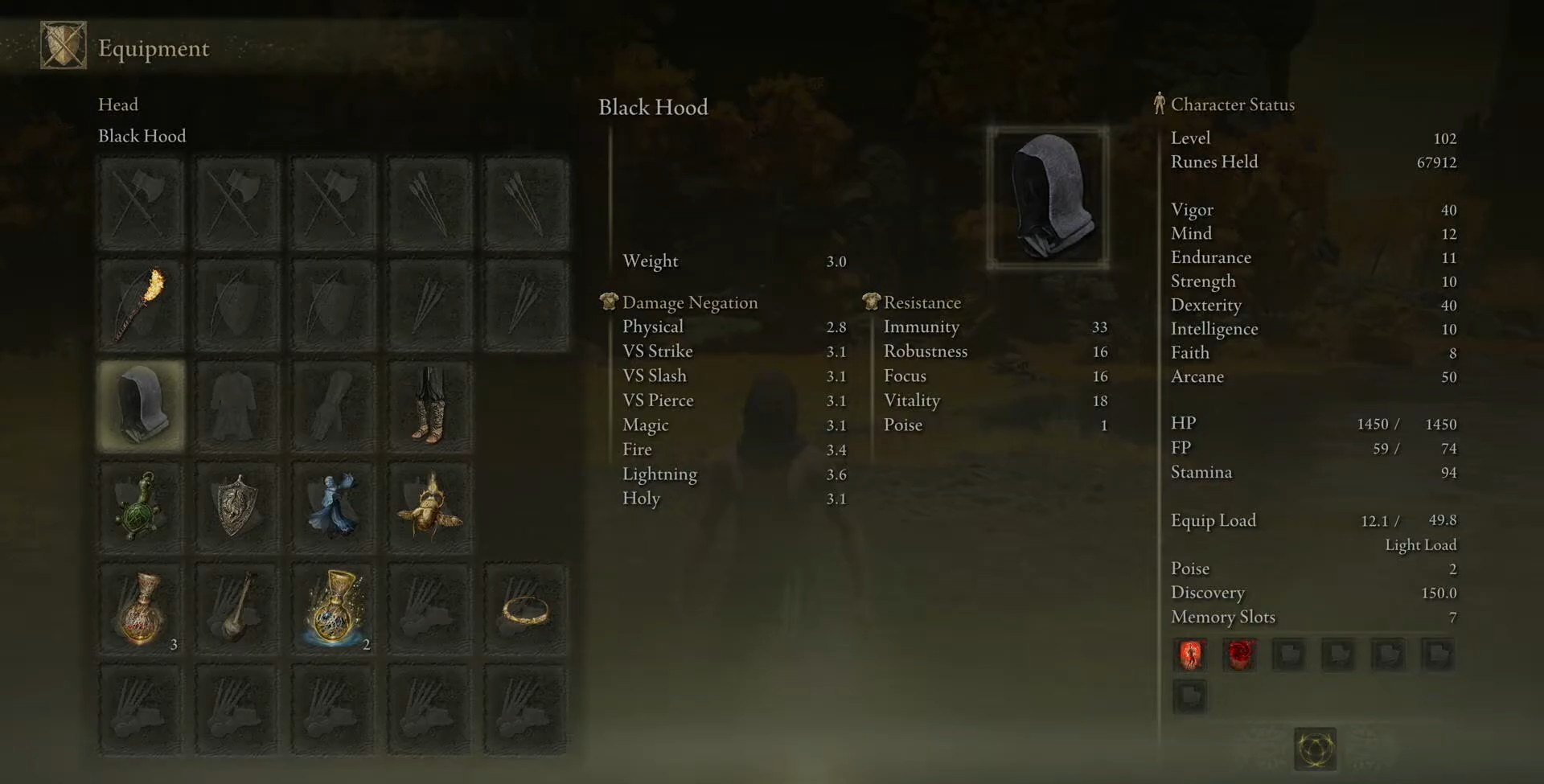Image resolution: width=1544 pixels, height=784 pixels.
Task: Click the red rose spell memory slot
Action: [1239, 655]
